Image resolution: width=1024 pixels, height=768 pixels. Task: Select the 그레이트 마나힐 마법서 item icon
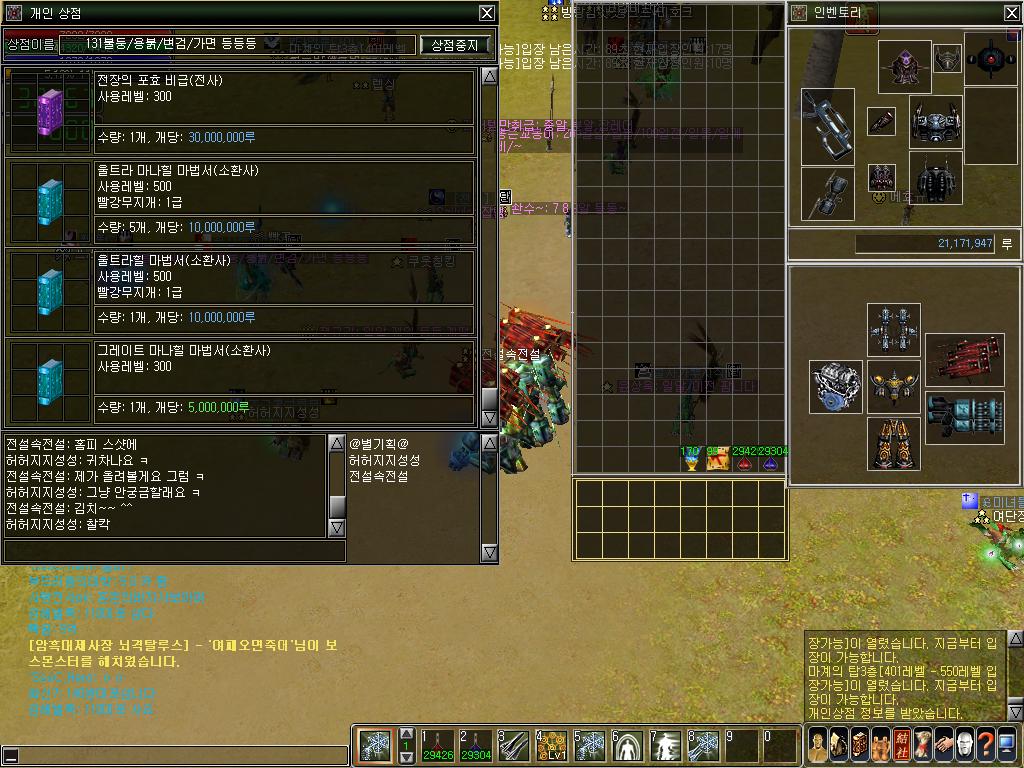coord(50,380)
